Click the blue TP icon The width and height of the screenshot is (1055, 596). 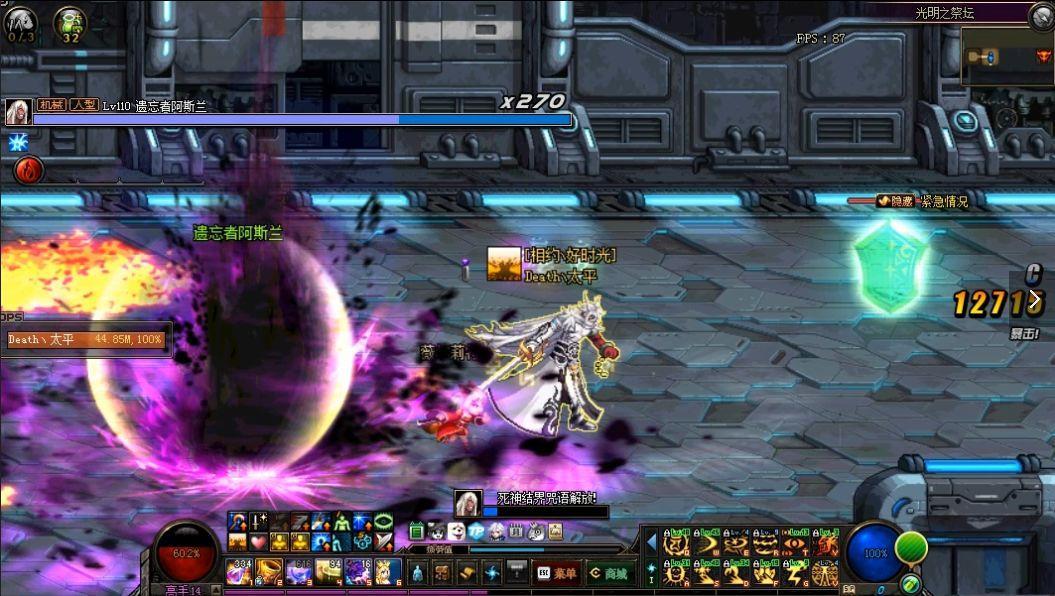coord(476,531)
